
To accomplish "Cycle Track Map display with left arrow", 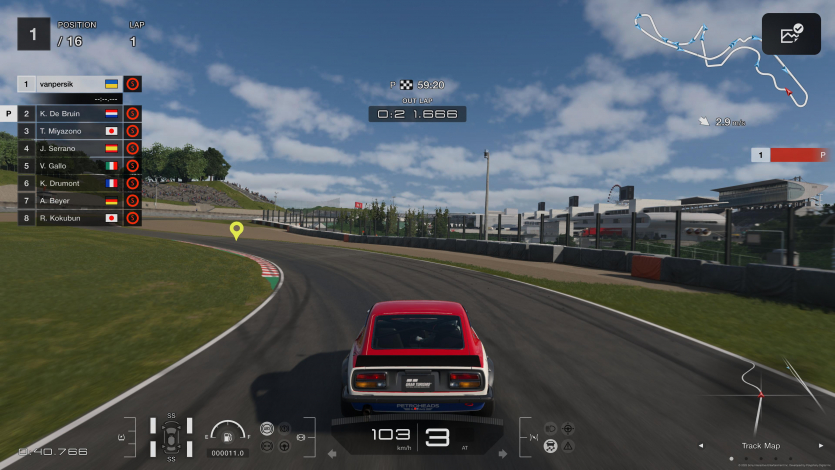I will [x=700, y=446].
